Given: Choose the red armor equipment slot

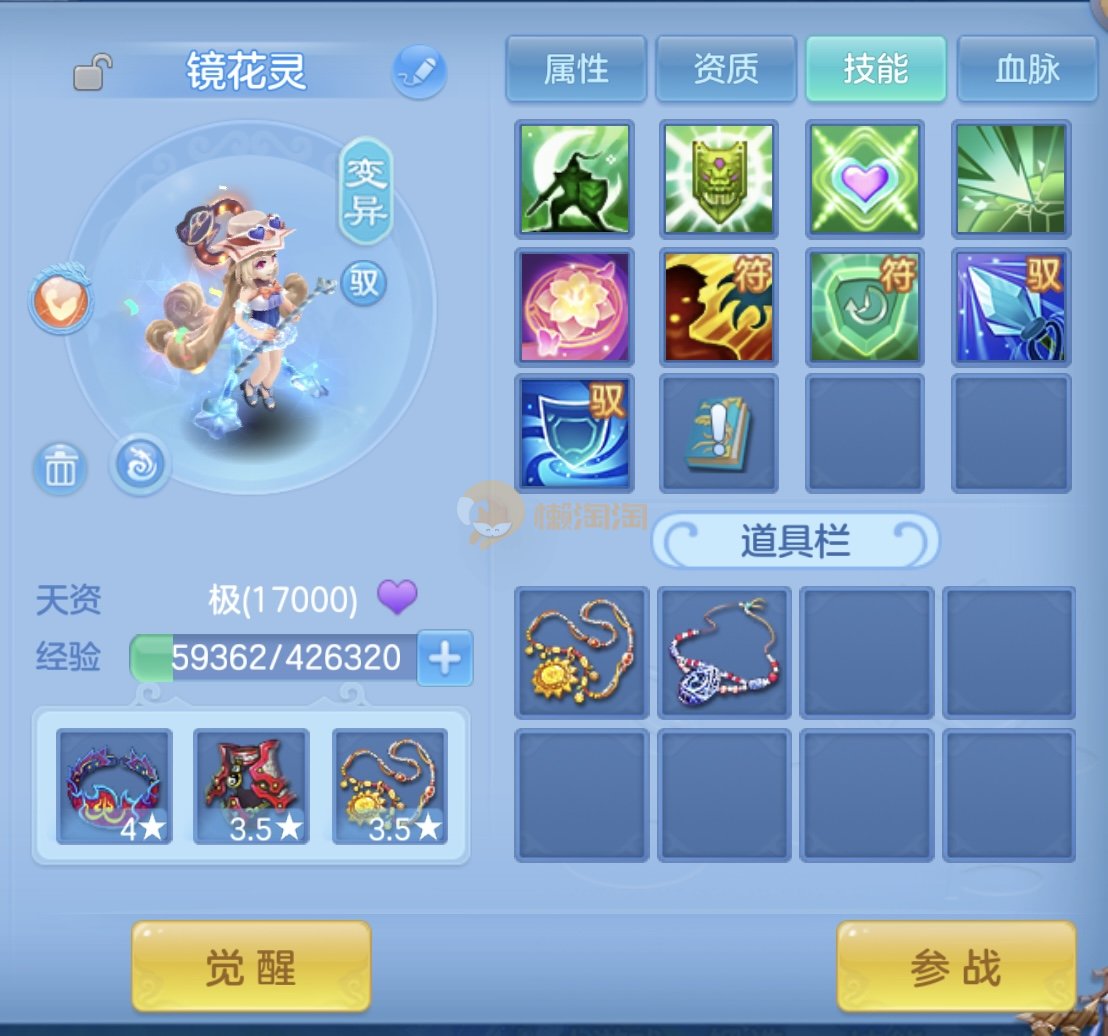Looking at the screenshot, I should click(x=251, y=786).
